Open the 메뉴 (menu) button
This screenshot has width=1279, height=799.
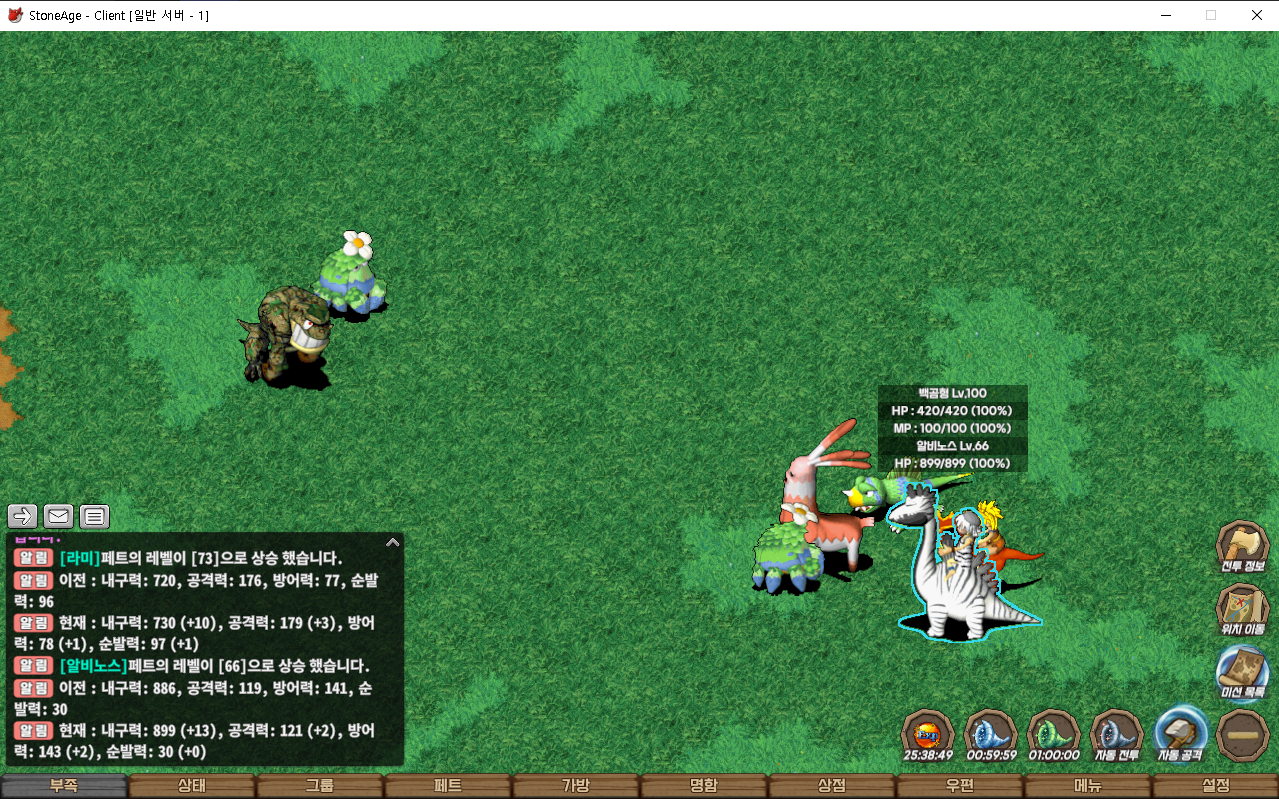[1088, 786]
